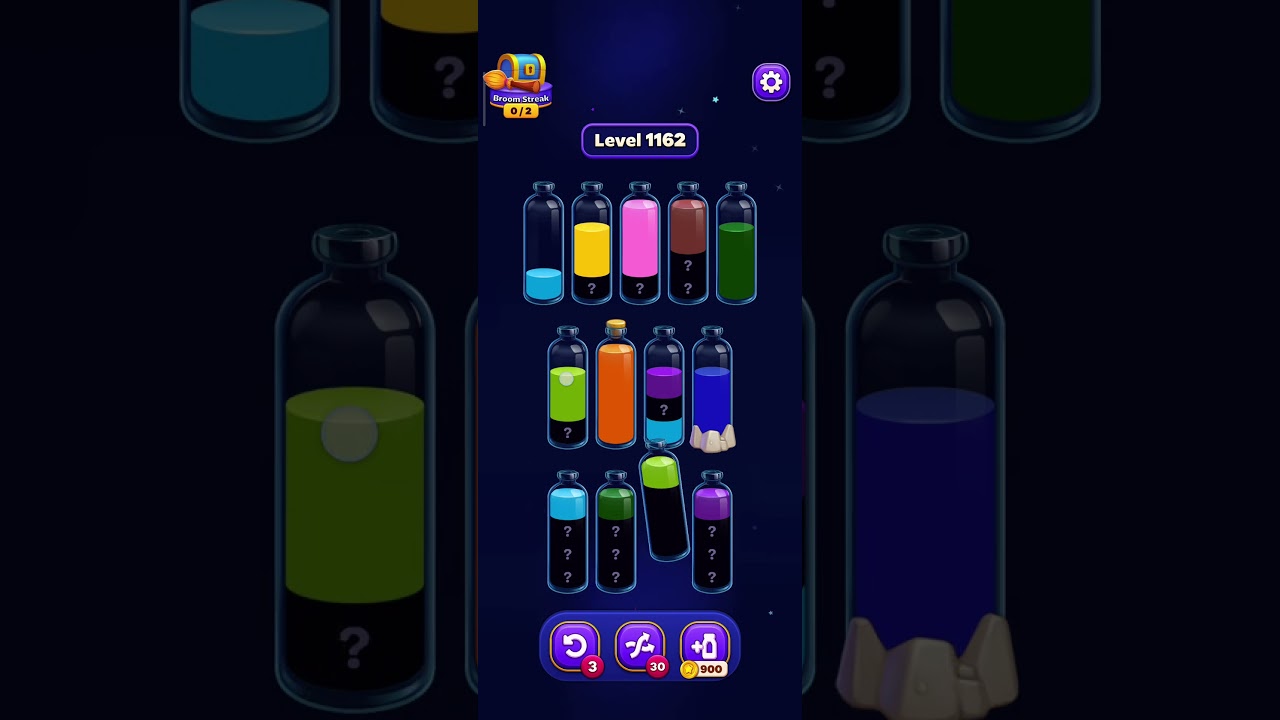1280x720 pixels.
Task: Tap the undo arrow icon
Action: 575,645
